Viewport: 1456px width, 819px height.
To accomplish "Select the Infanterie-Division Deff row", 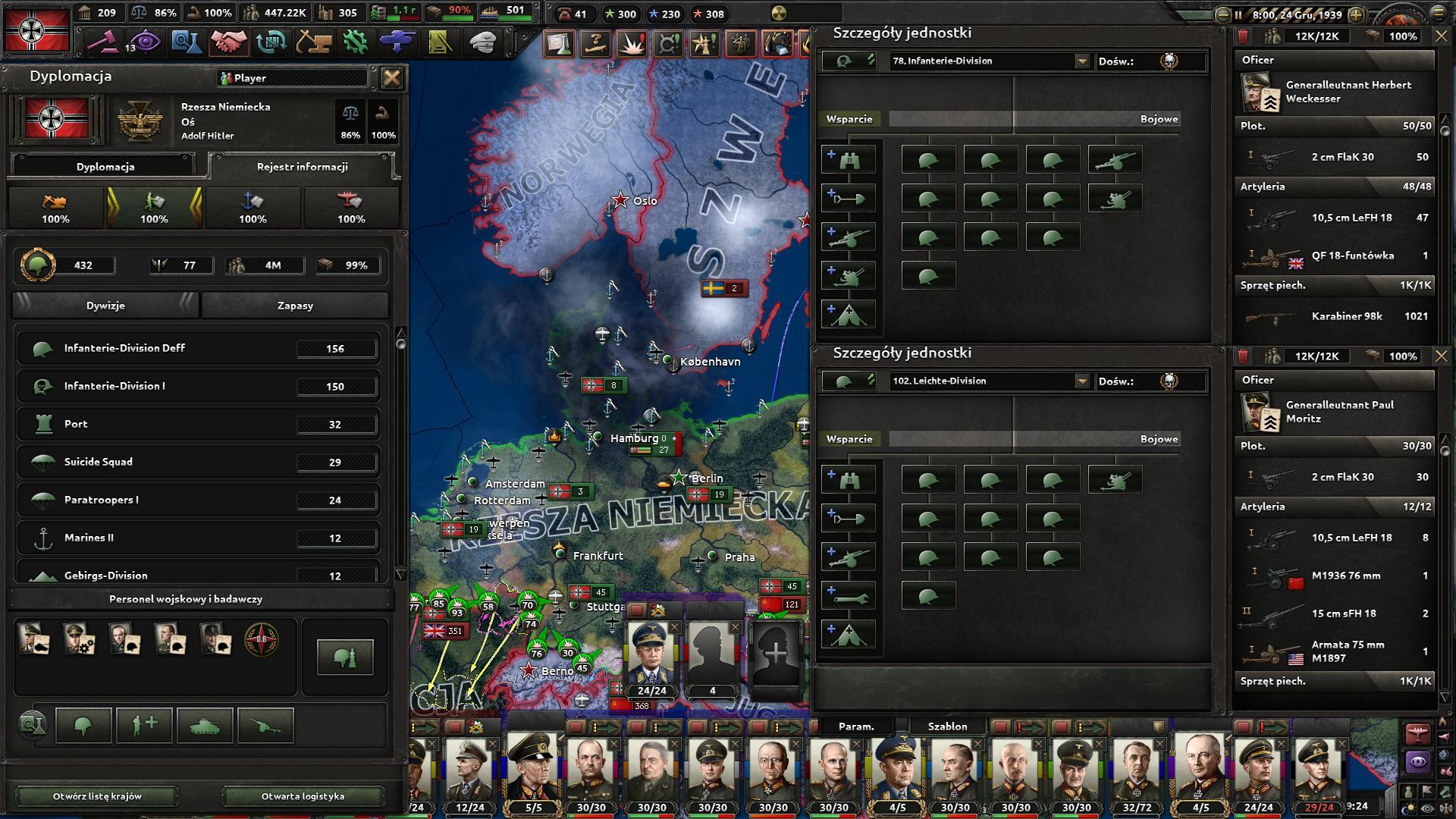I will pyautogui.click(x=197, y=348).
